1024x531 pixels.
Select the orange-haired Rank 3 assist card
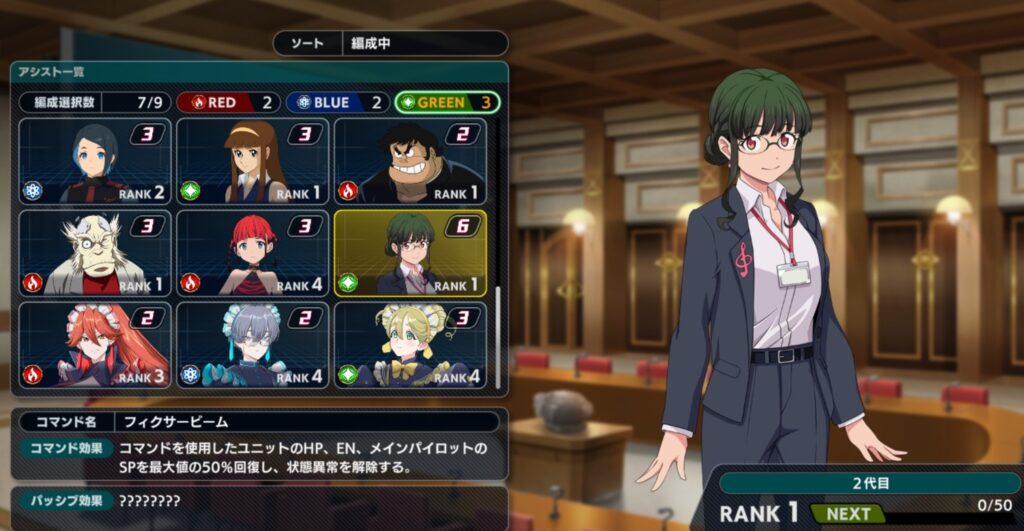pyautogui.click(x=95, y=345)
